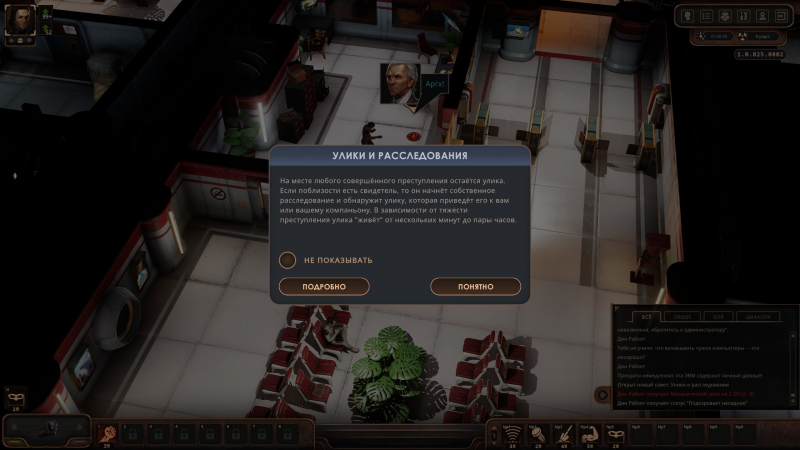This screenshot has height=450, width=800.
Task: Switch the log to the ДИАЛОГИ tab
Action: click(x=758, y=316)
